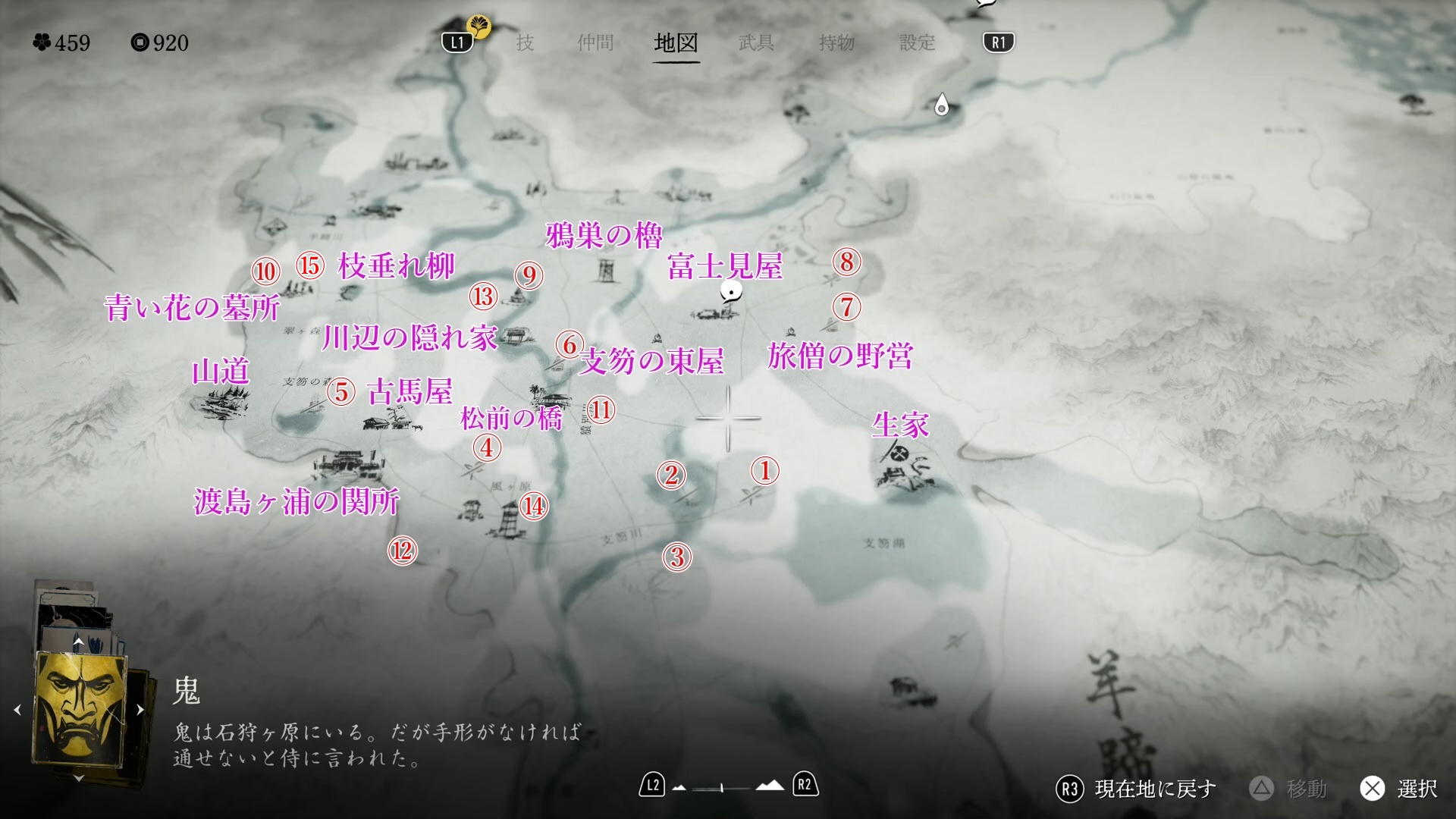Switch to the 武具 tab
1456x819 pixels.
pyautogui.click(x=756, y=42)
